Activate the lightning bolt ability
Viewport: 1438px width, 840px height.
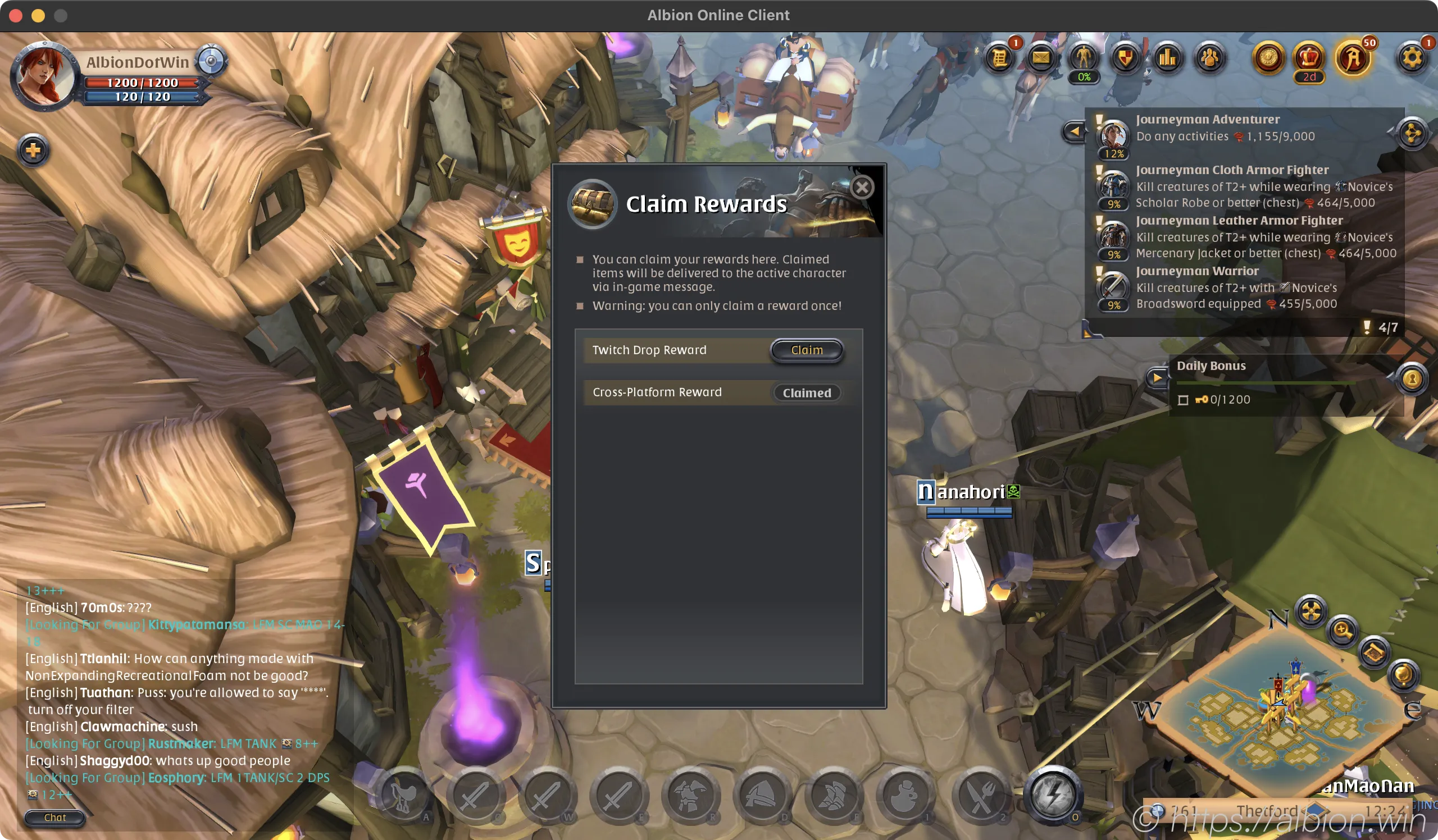[1052, 795]
